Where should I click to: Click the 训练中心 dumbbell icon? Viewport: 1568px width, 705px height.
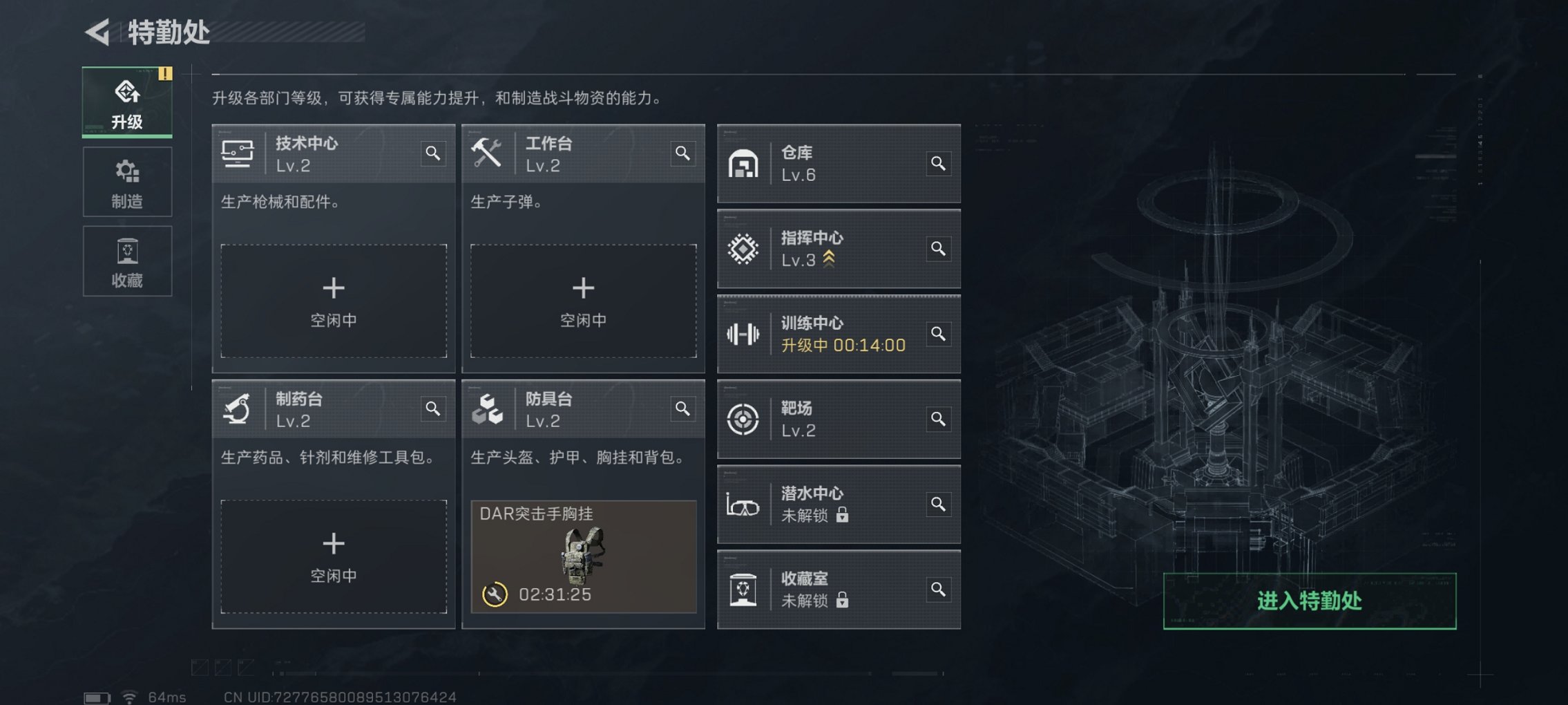(745, 334)
